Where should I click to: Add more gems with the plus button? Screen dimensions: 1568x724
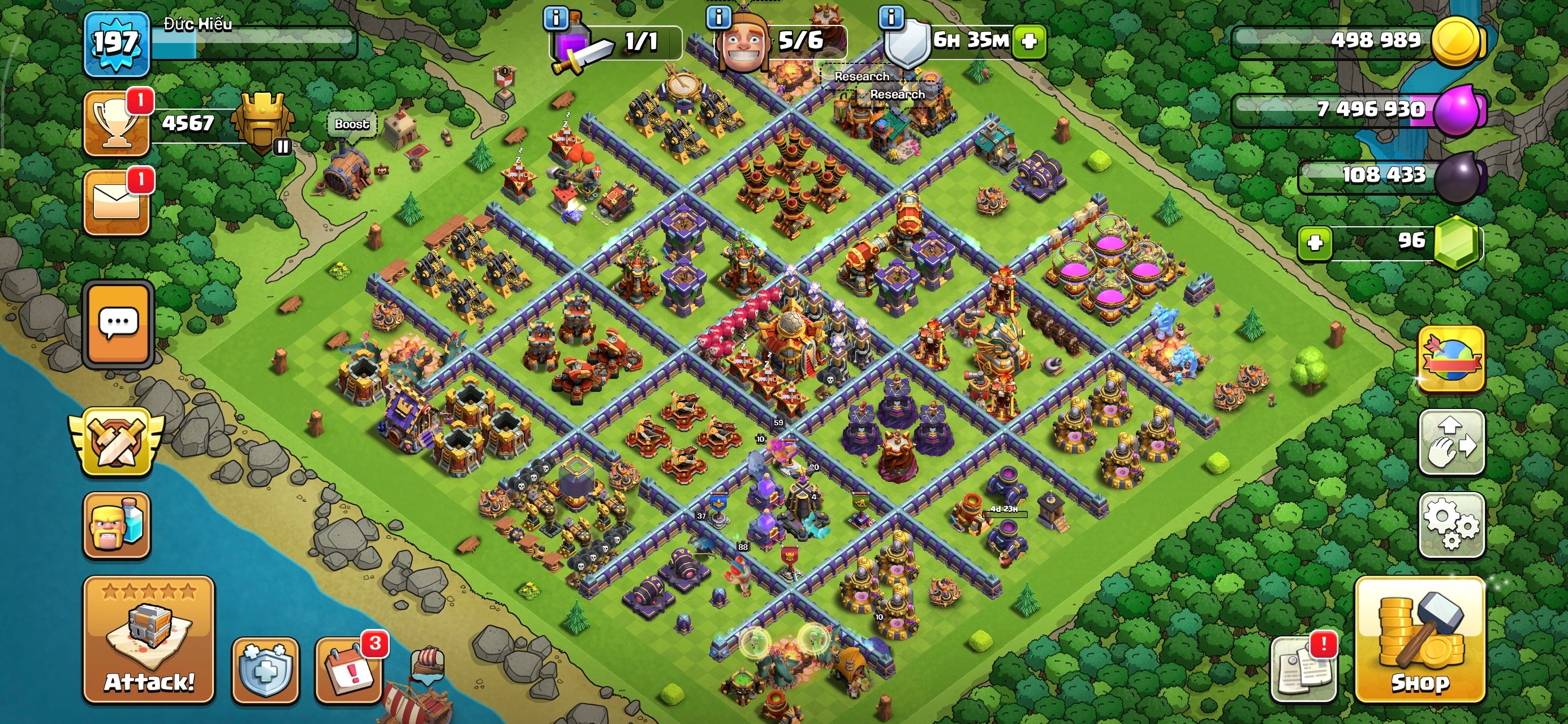coord(1314,243)
